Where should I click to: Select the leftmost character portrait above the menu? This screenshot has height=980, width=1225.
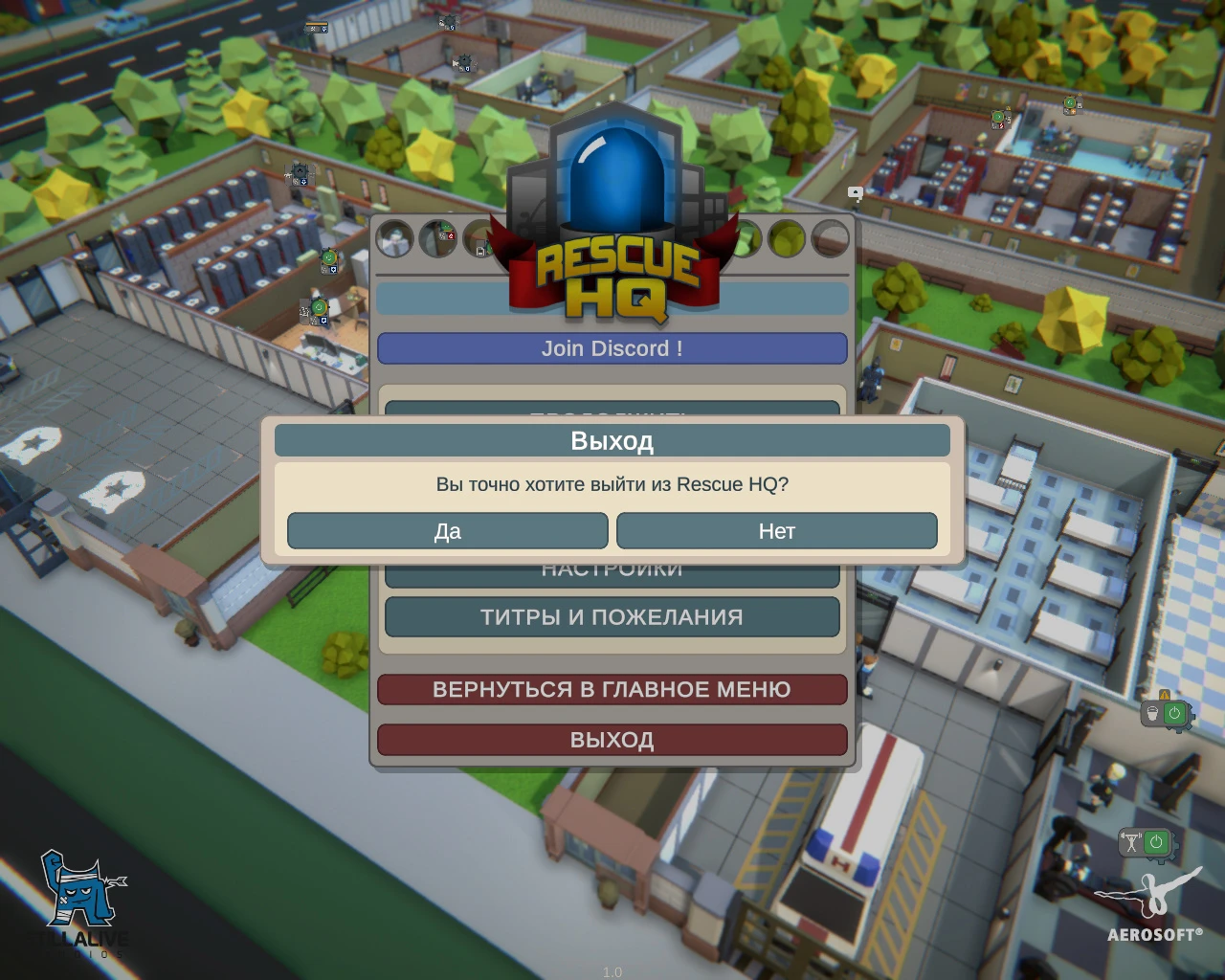pos(394,238)
